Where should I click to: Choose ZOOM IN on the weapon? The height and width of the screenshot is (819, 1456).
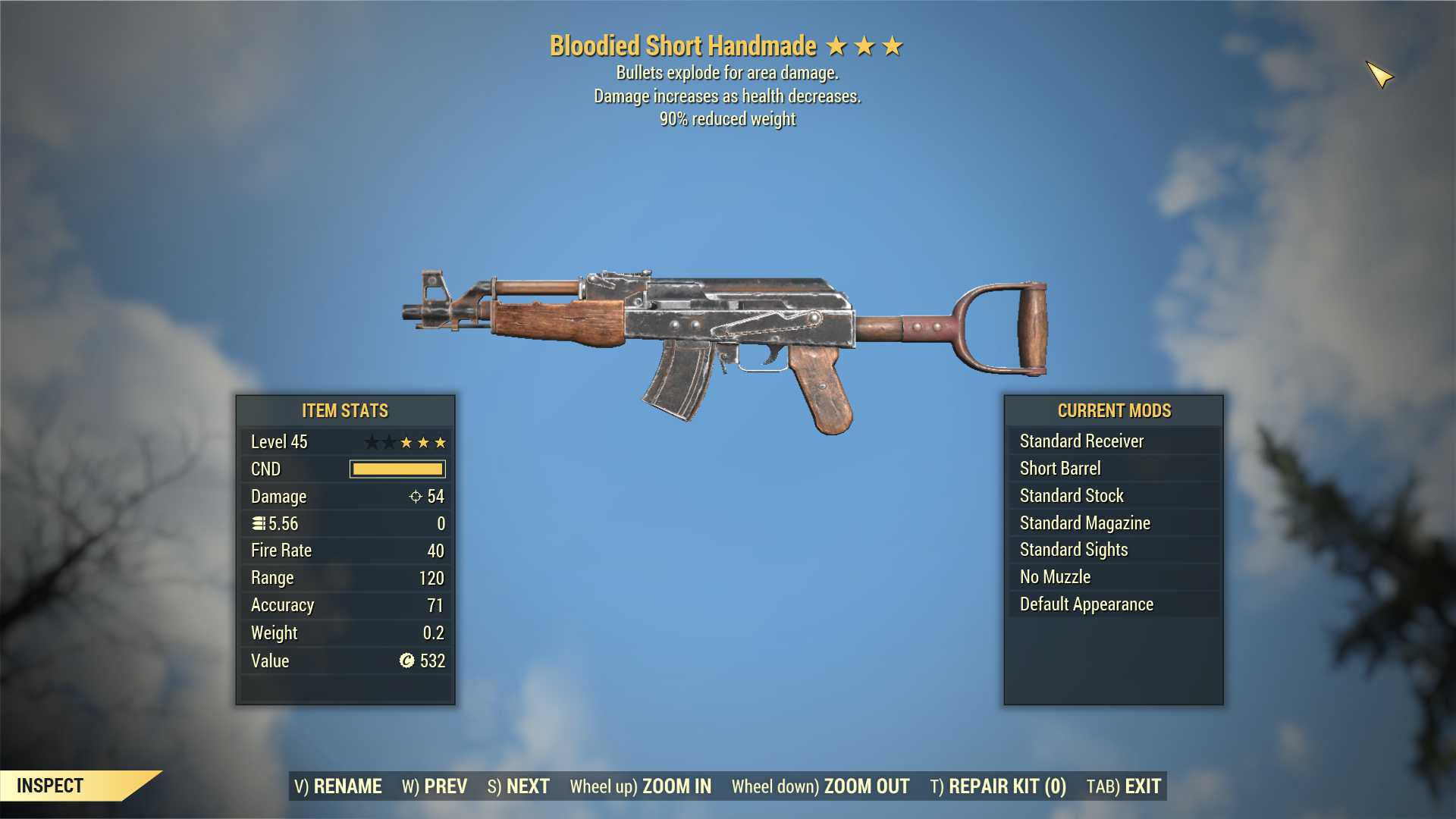coord(641,786)
